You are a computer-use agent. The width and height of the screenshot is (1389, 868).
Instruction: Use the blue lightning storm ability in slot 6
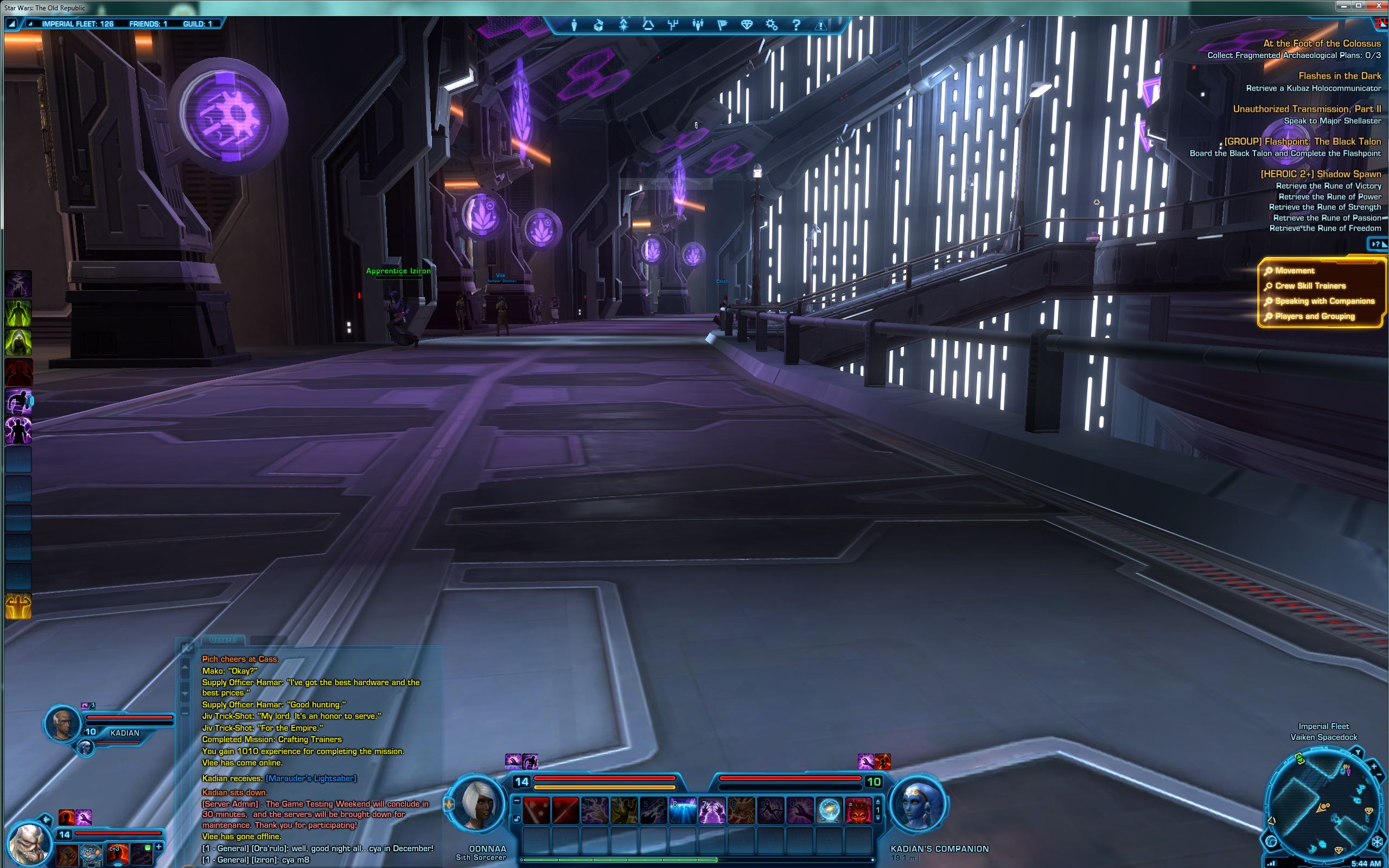pyautogui.click(x=683, y=810)
